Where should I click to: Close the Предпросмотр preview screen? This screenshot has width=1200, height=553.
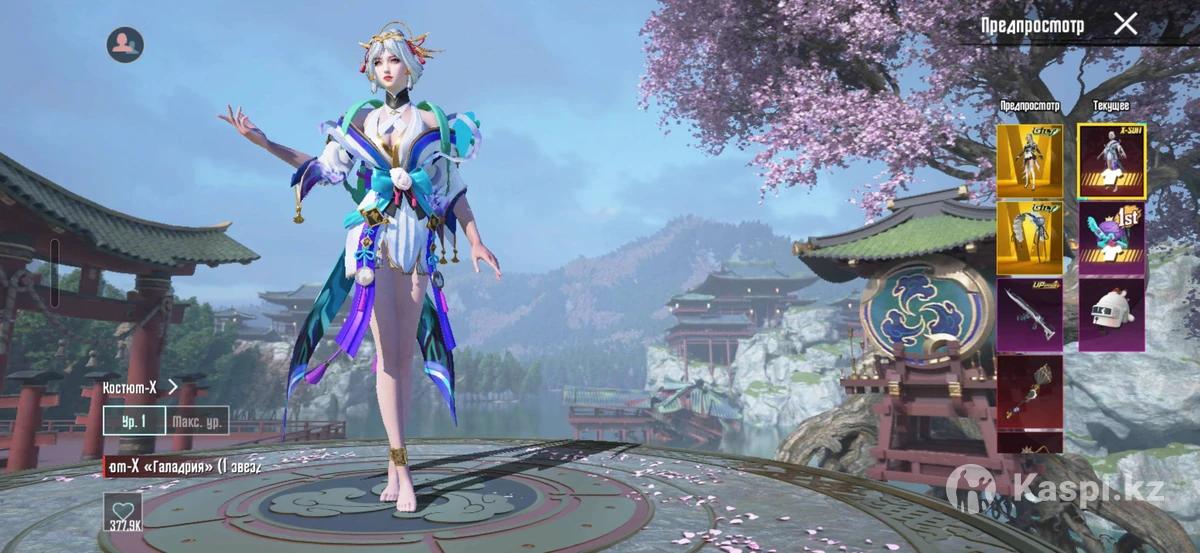[x=1126, y=24]
